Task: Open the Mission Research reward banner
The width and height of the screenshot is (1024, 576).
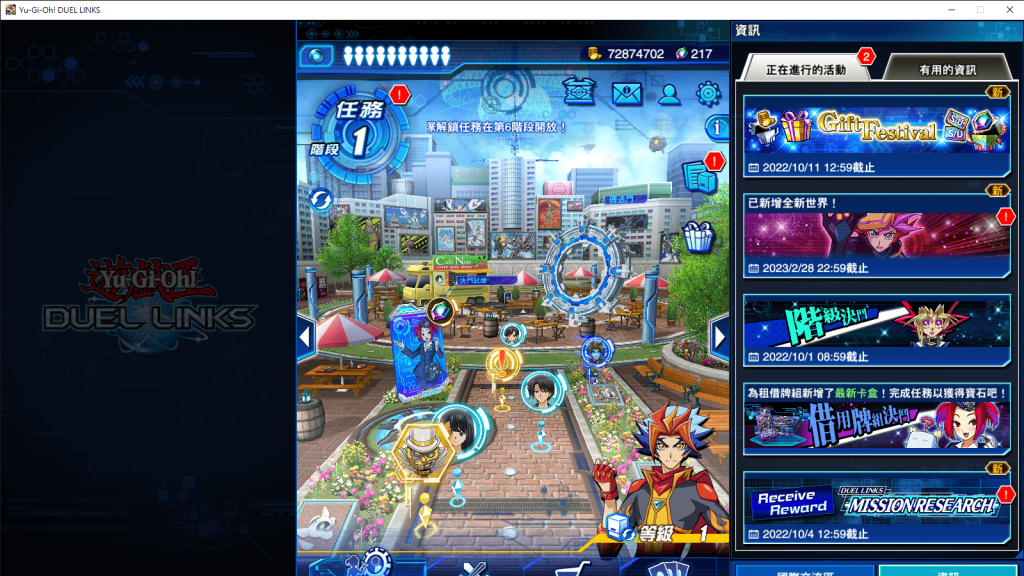Action: 876,503
